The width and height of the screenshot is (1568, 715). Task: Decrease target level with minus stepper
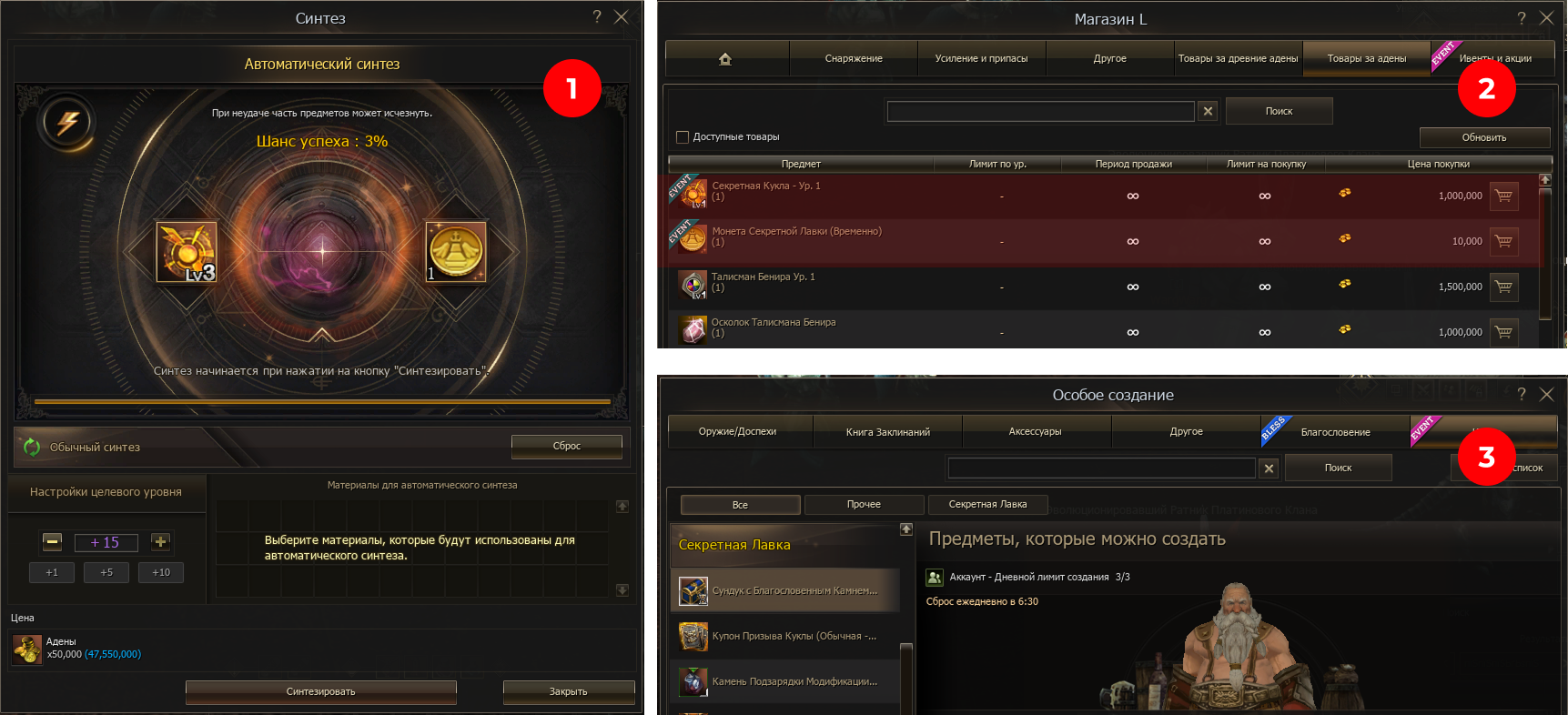[53, 542]
